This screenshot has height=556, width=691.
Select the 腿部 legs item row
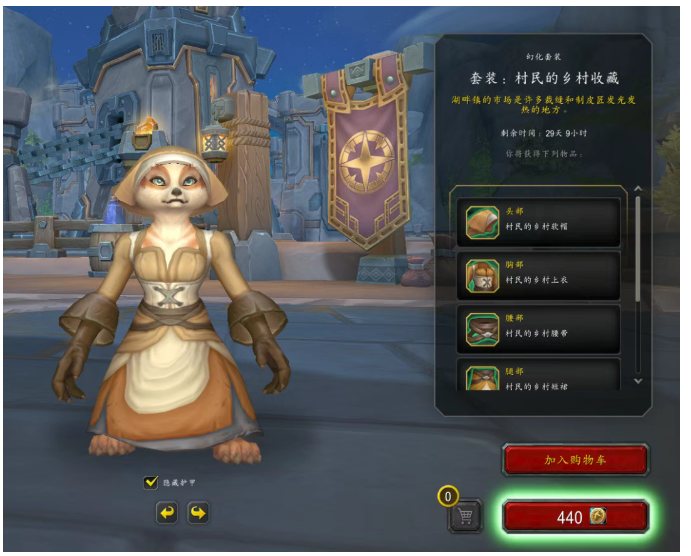[x=540, y=376]
